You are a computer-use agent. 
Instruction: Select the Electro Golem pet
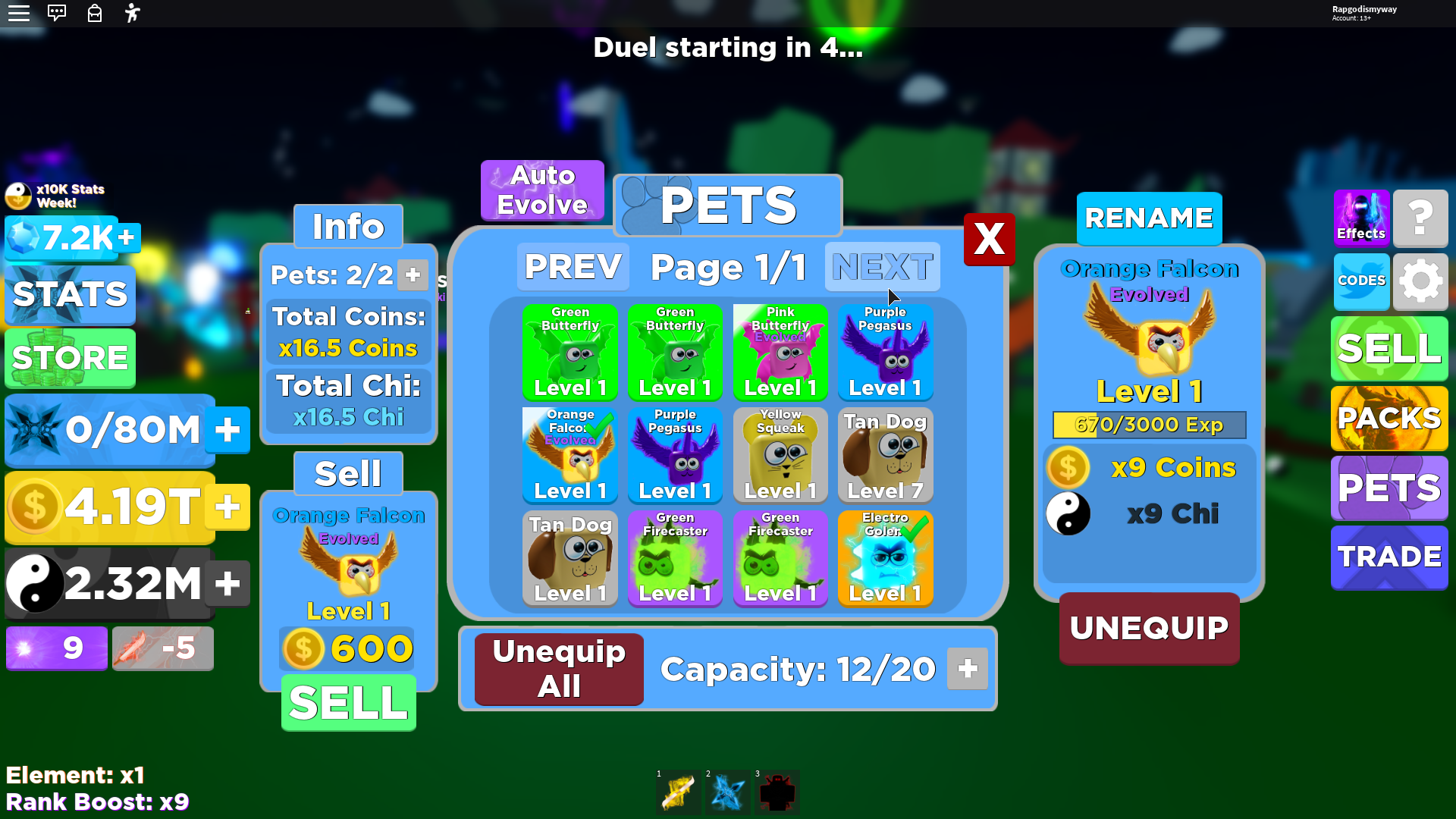[885, 558]
